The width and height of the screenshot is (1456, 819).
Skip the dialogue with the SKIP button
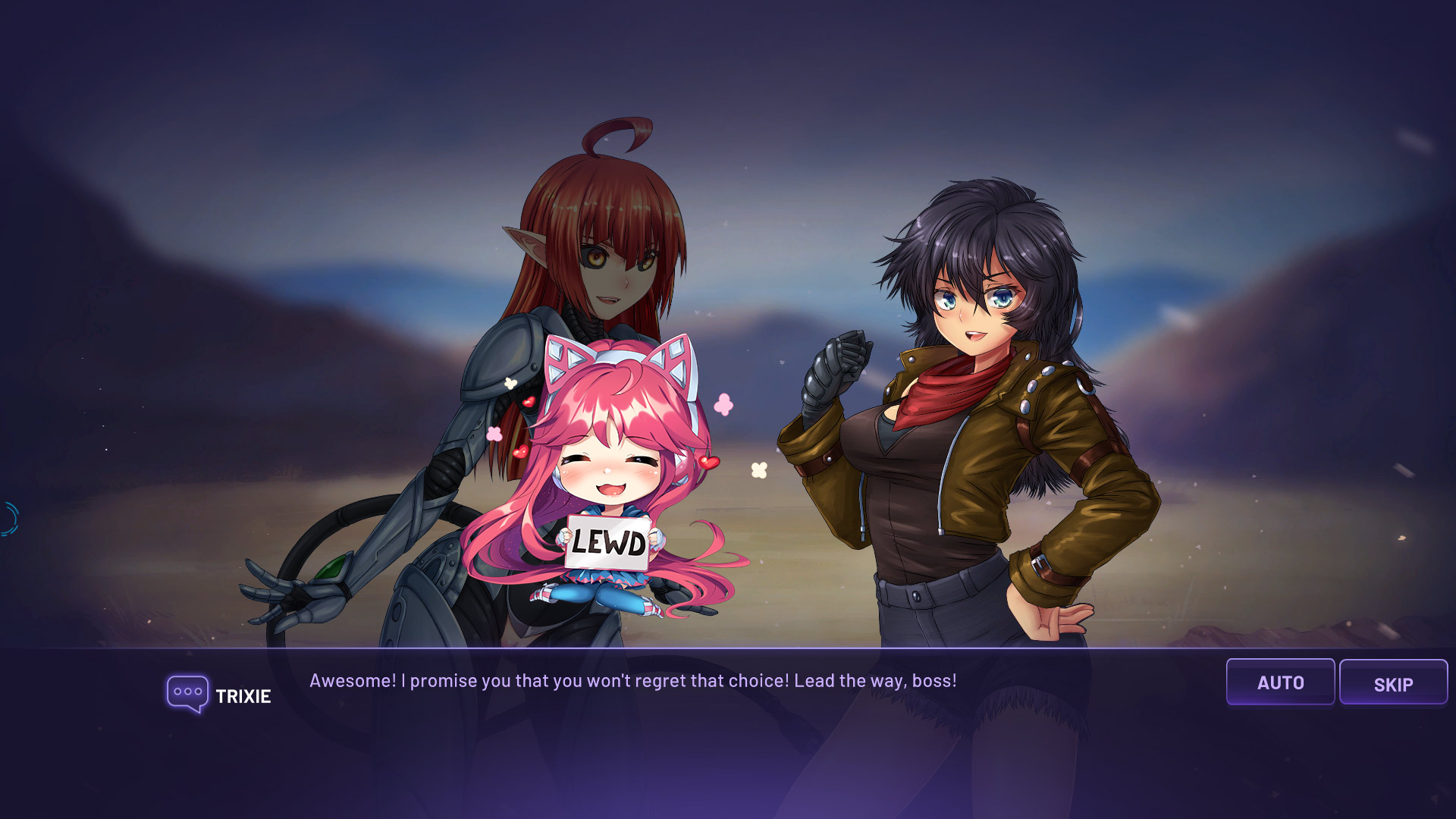coord(1393,682)
